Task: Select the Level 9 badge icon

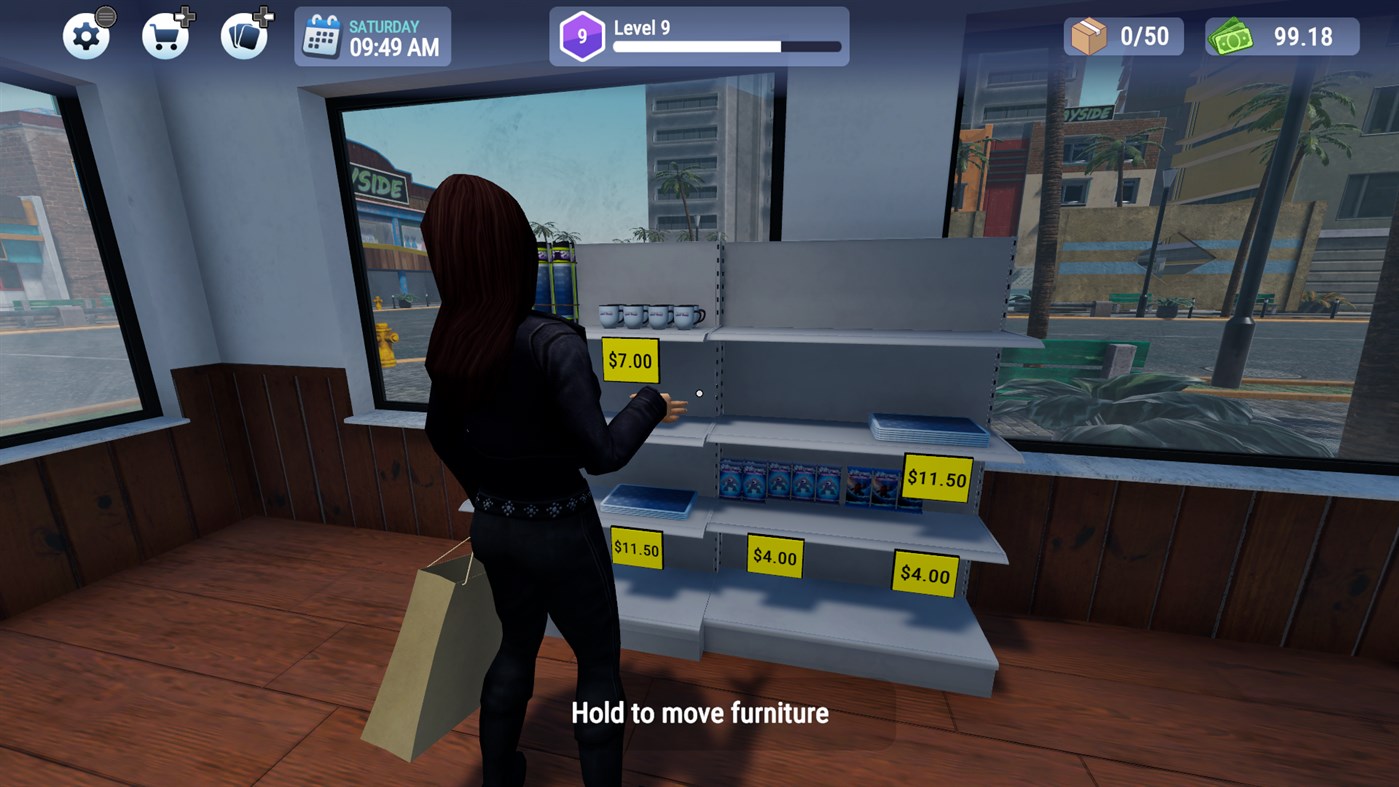Action: (x=580, y=35)
